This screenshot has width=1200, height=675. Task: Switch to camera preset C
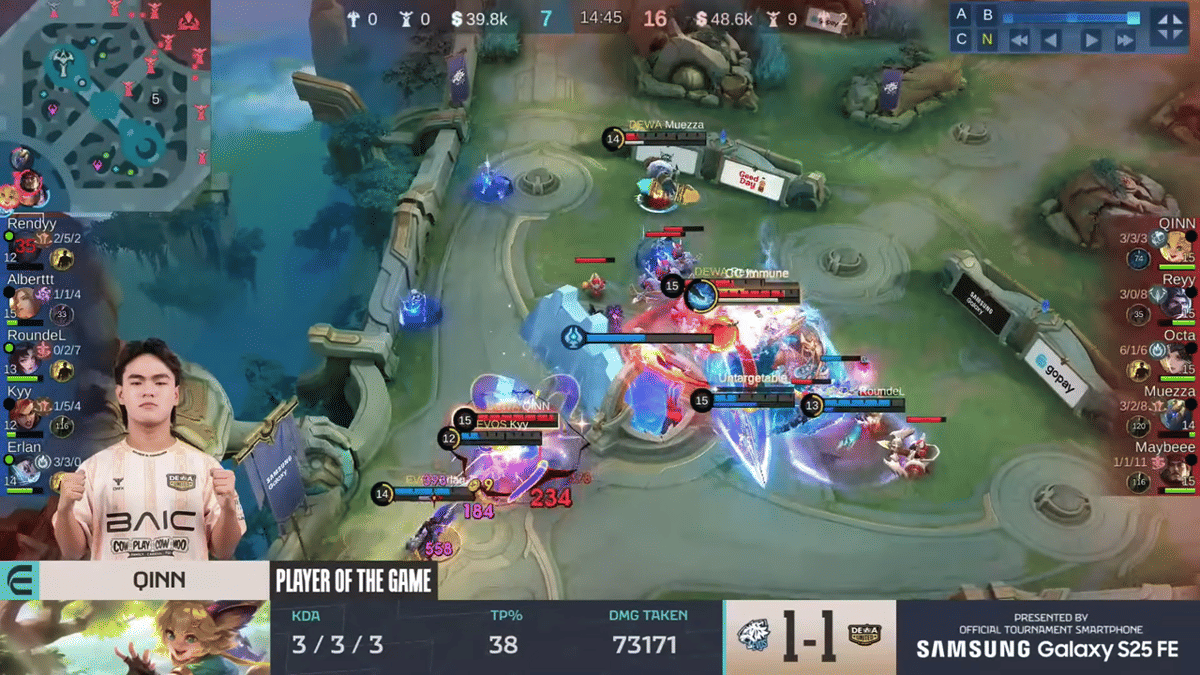(x=962, y=40)
